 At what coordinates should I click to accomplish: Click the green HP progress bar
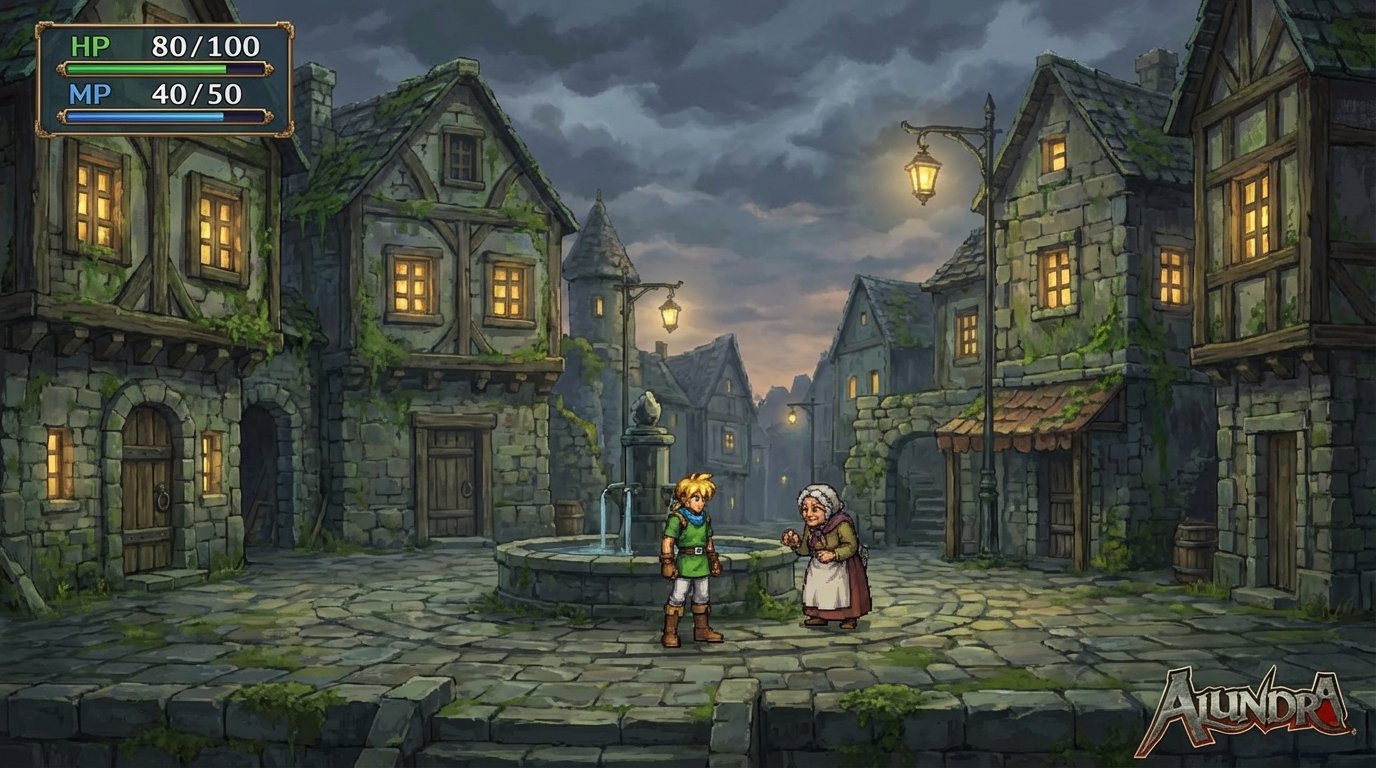(150, 68)
